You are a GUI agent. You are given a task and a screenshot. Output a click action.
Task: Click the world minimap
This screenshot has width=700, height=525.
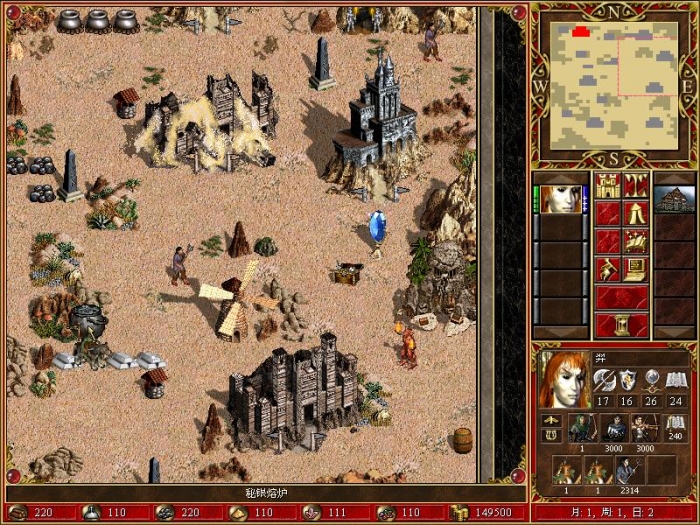(613, 84)
